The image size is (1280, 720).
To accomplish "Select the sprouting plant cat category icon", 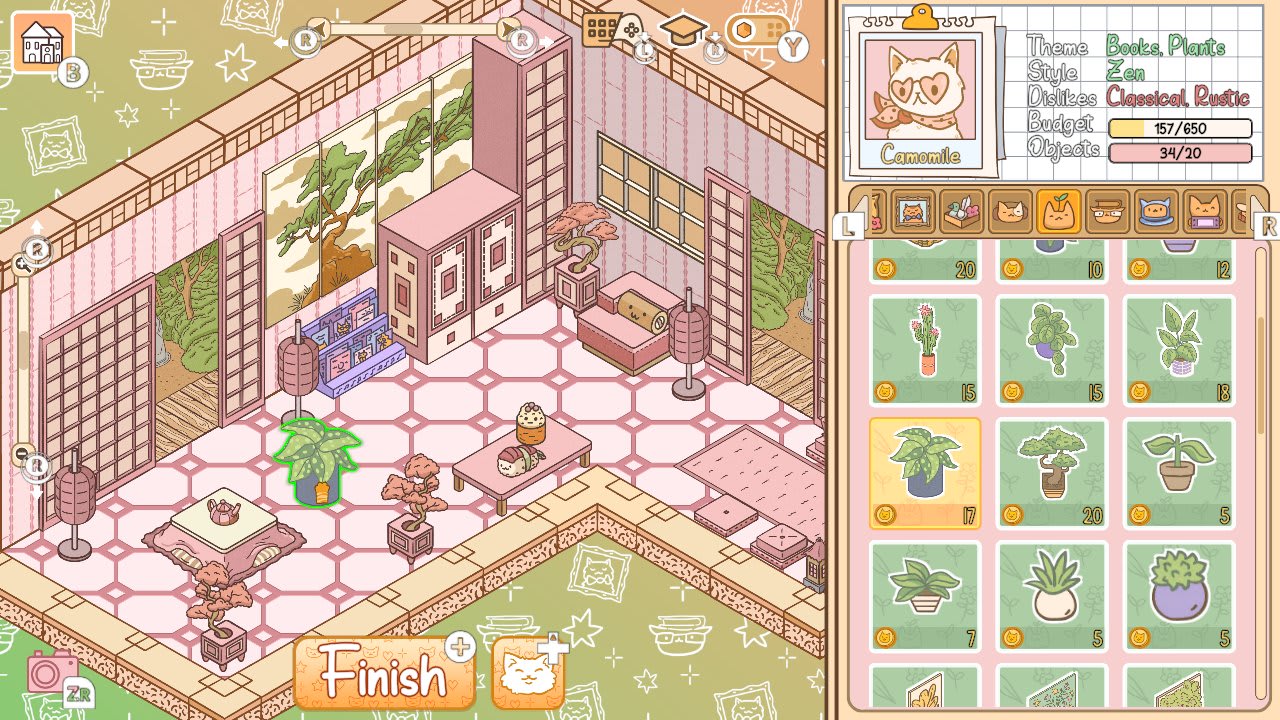I will click(x=1057, y=212).
